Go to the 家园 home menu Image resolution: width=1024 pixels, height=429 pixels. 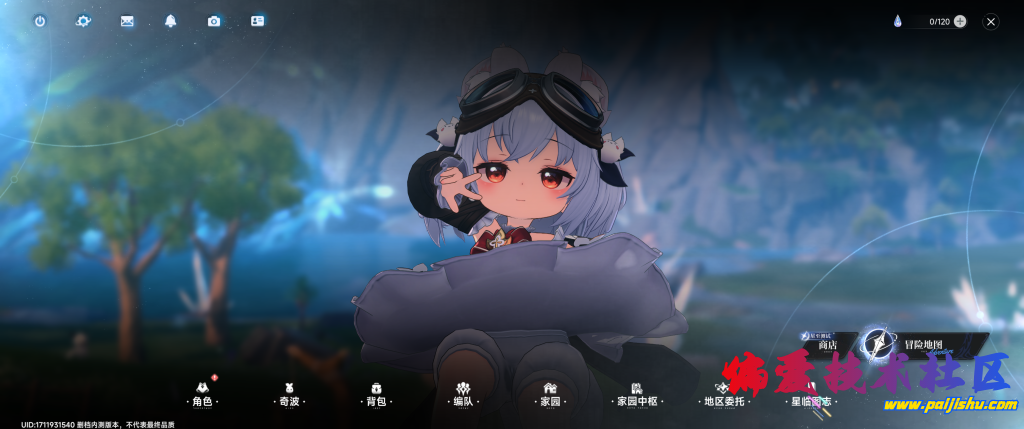click(x=550, y=395)
